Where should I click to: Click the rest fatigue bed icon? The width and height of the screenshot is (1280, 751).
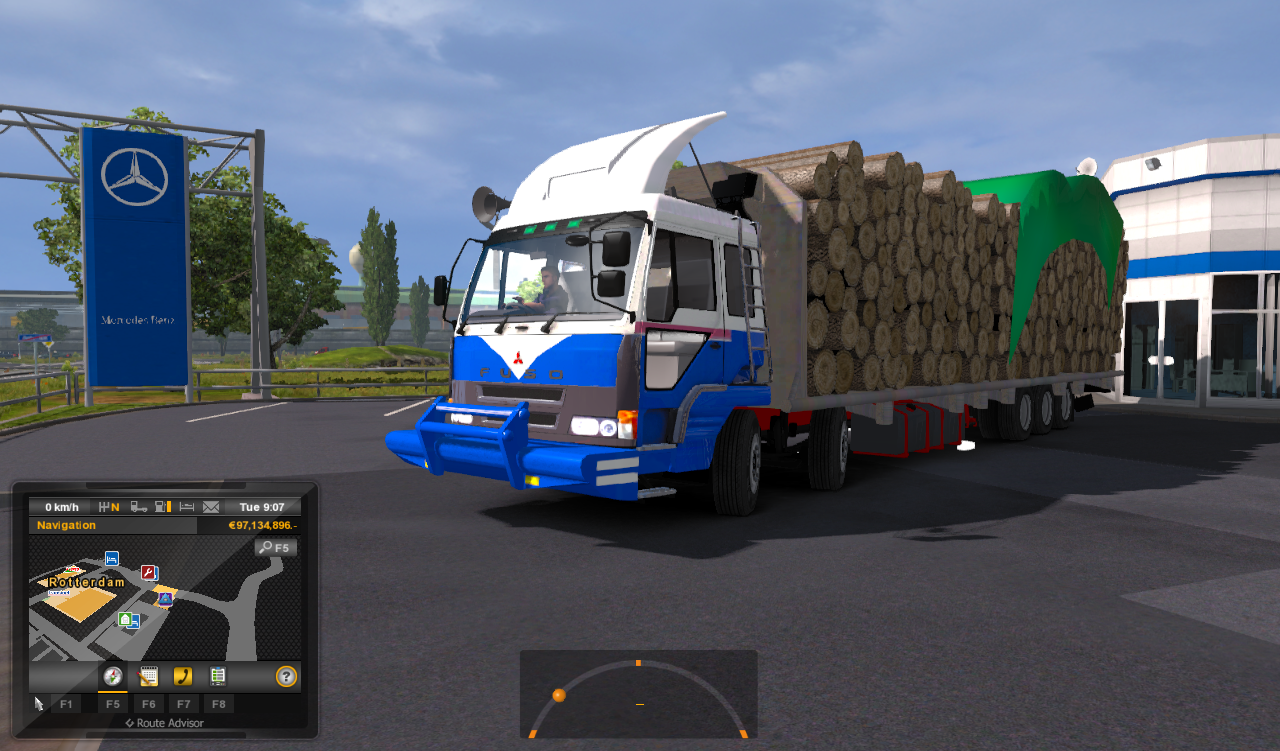pos(186,507)
